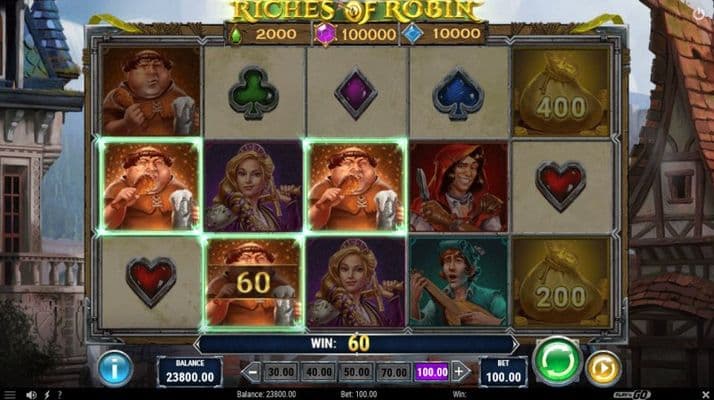Decrease the bet with the minus button

click(x=250, y=371)
